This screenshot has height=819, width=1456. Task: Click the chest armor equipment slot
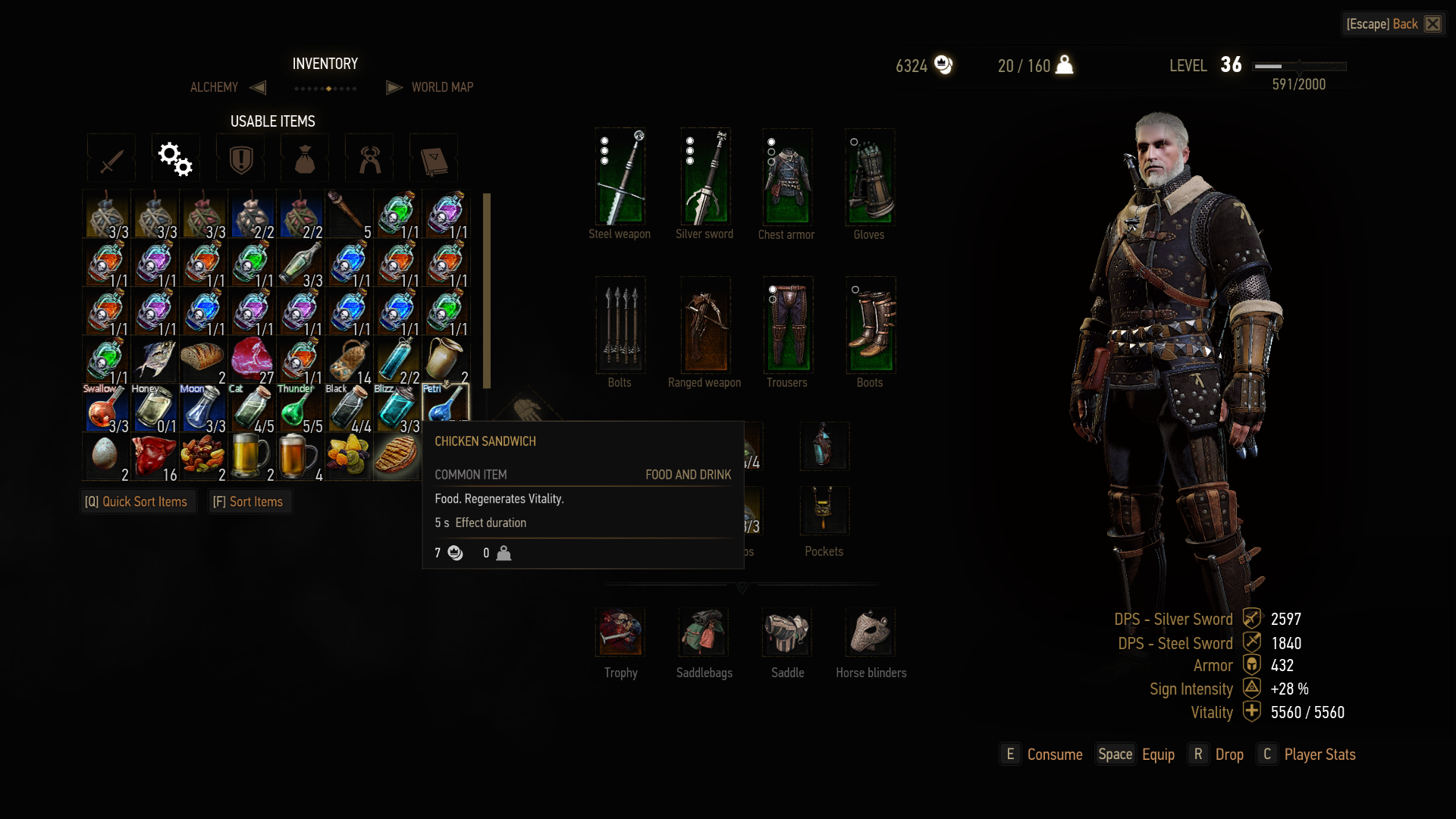point(787,177)
